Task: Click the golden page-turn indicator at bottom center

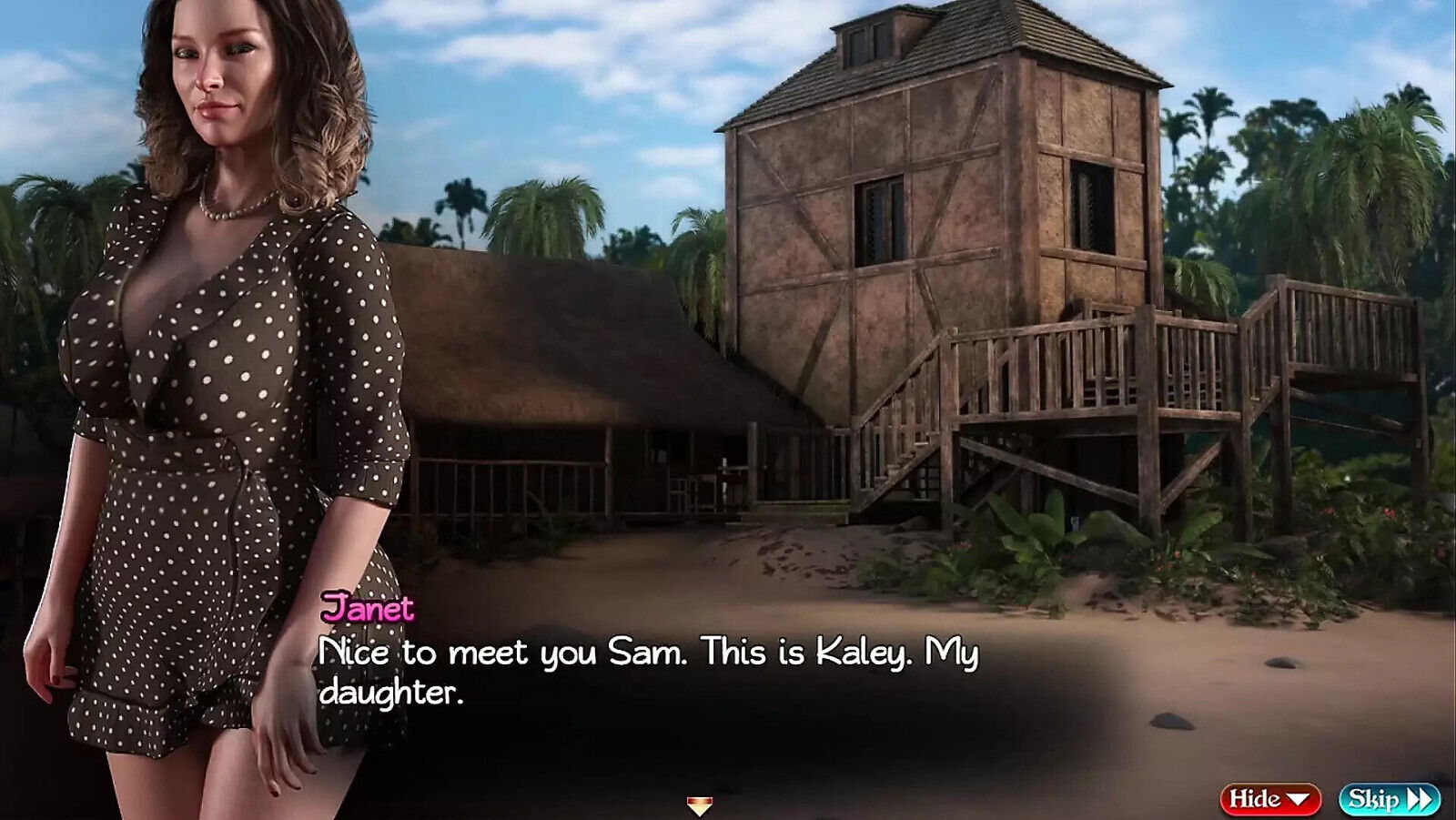Action: (x=701, y=803)
